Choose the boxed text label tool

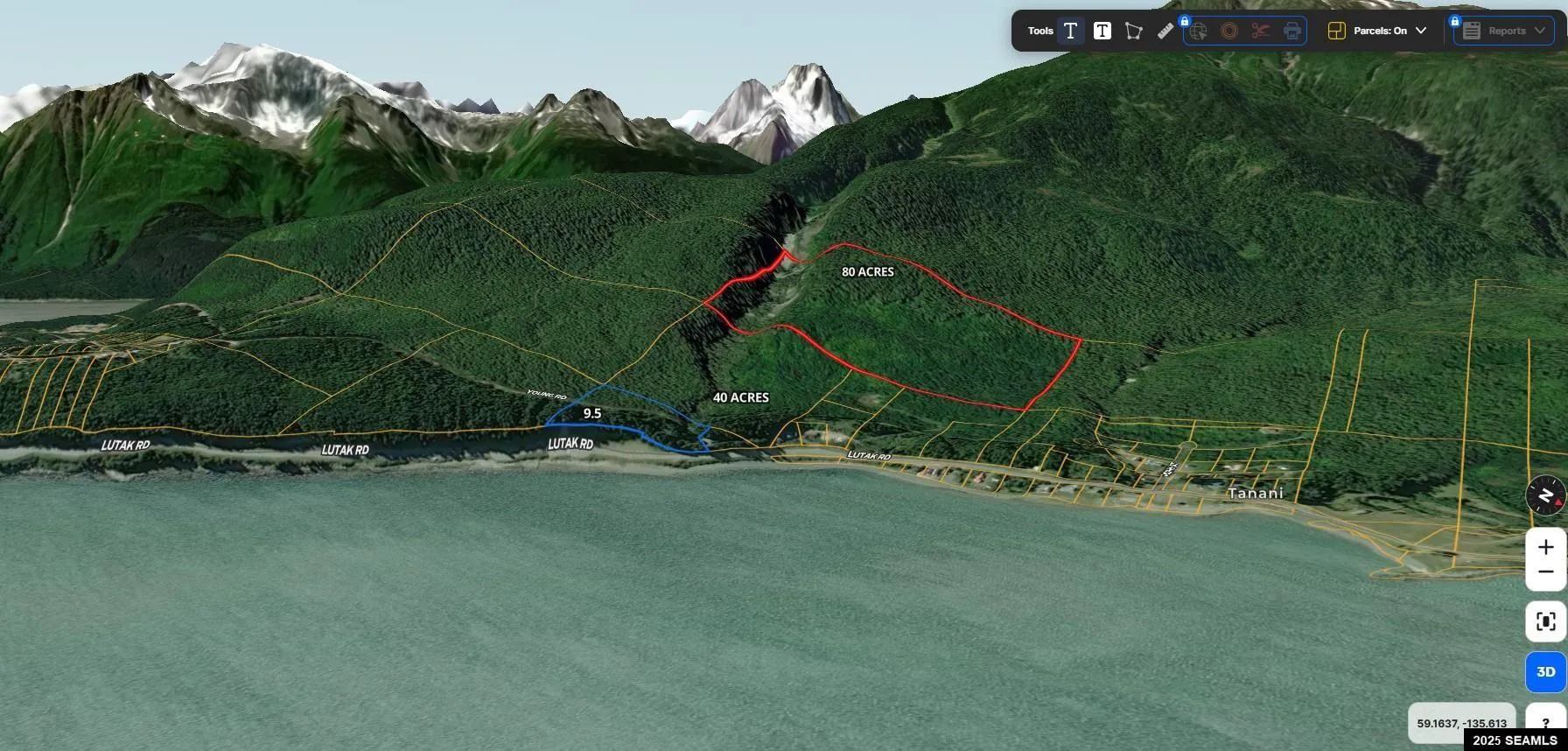pos(1102,31)
